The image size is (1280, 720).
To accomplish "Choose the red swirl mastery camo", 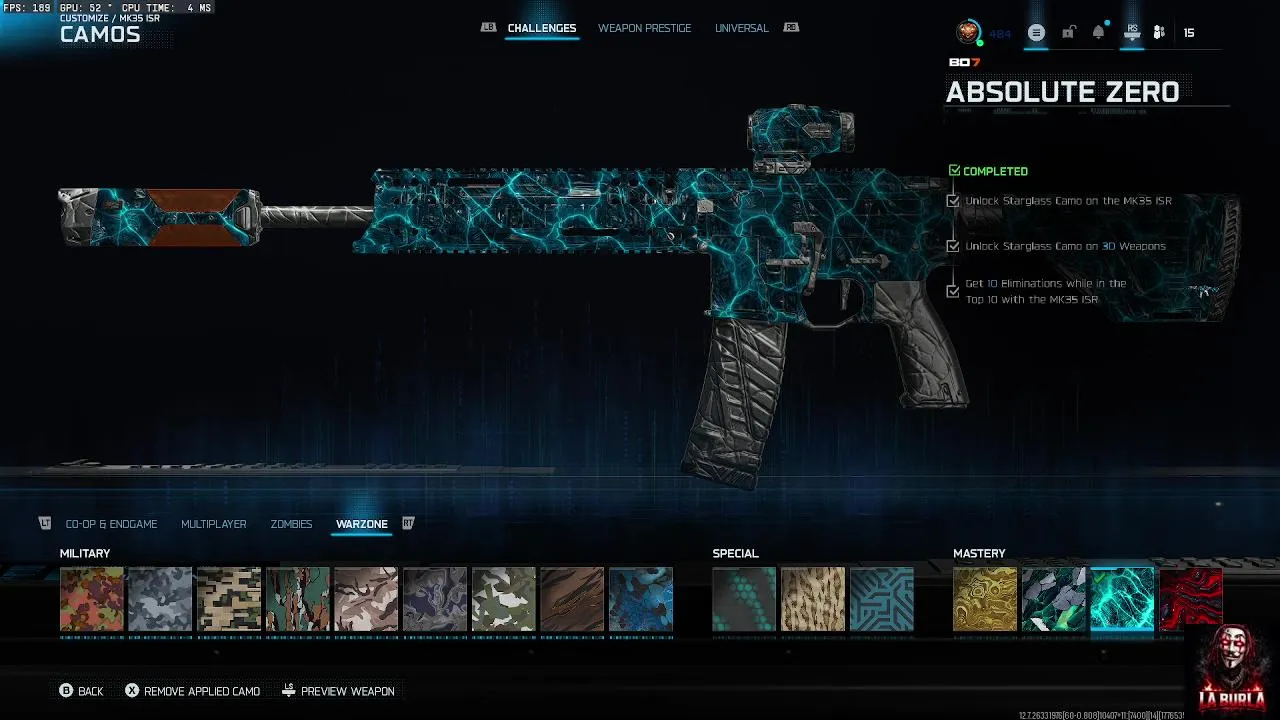I will point(1190,598).
